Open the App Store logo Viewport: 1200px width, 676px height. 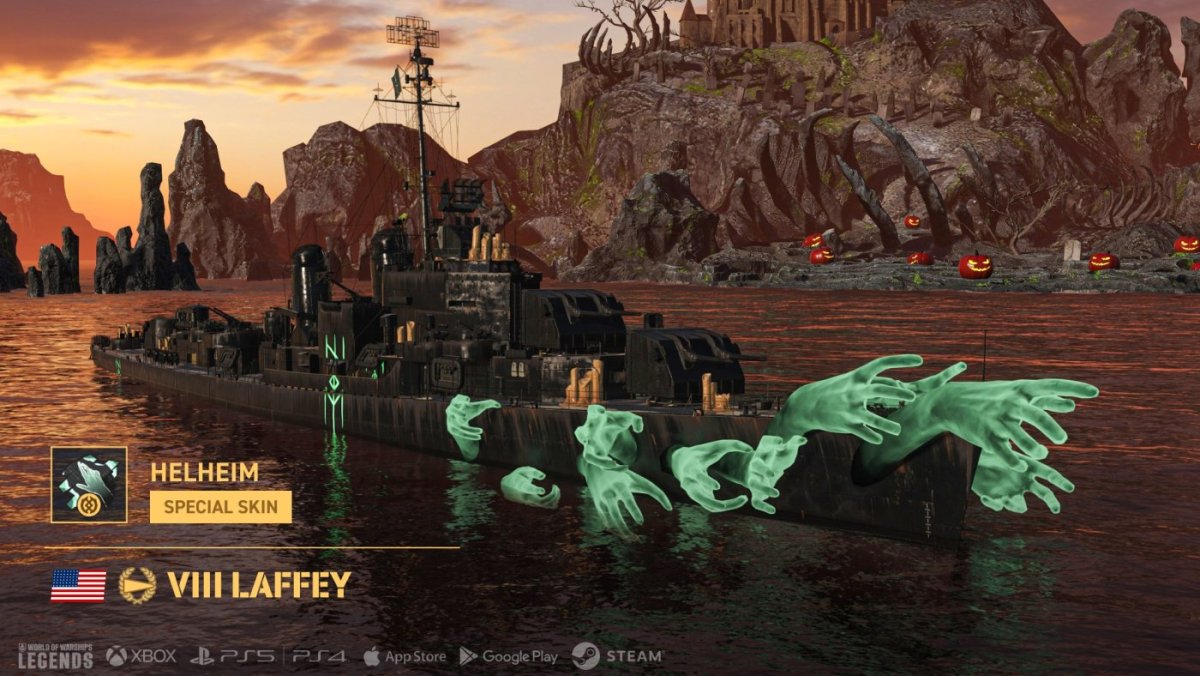(x=404, y=656)
